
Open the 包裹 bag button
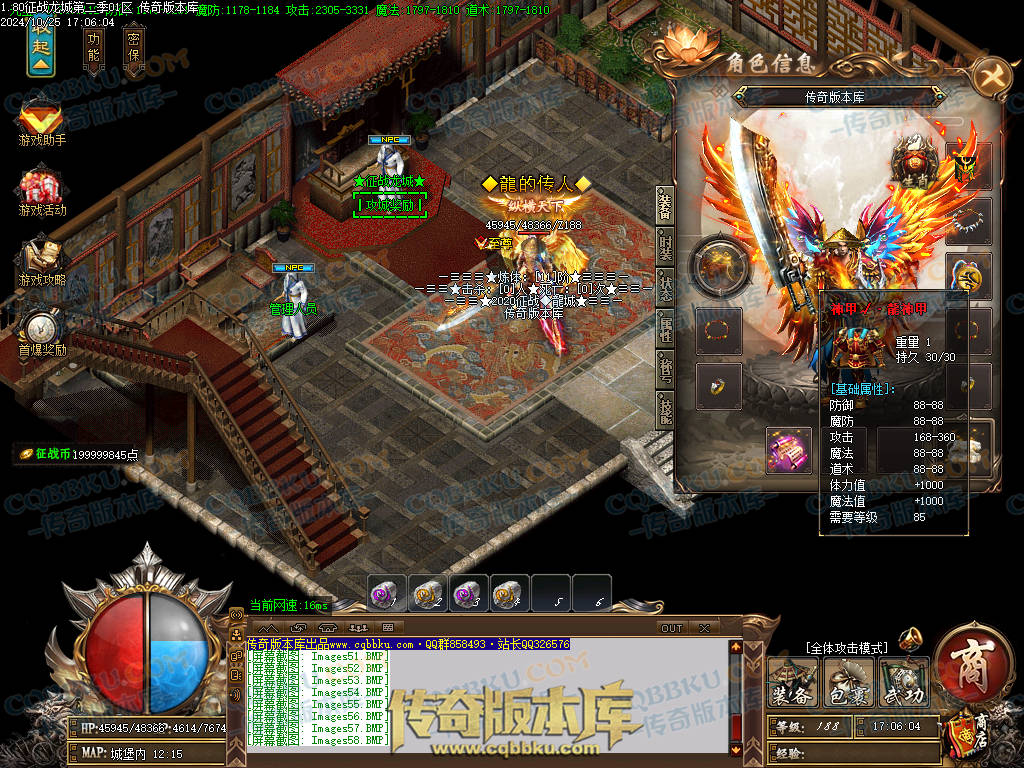pos(846,683)
